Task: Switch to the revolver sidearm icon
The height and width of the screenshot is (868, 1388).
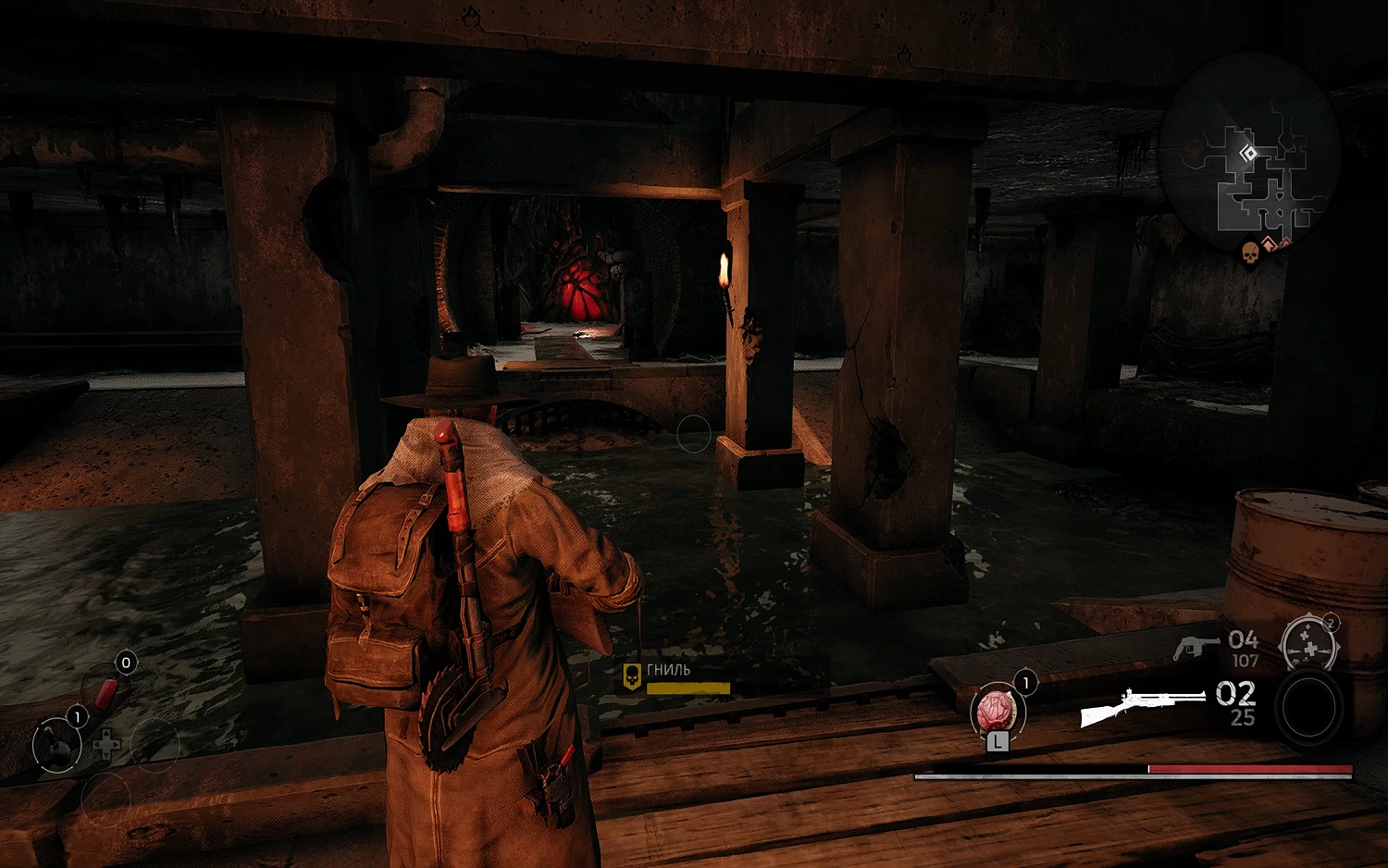Action: pyautogui.click(x=1196, y=647)
